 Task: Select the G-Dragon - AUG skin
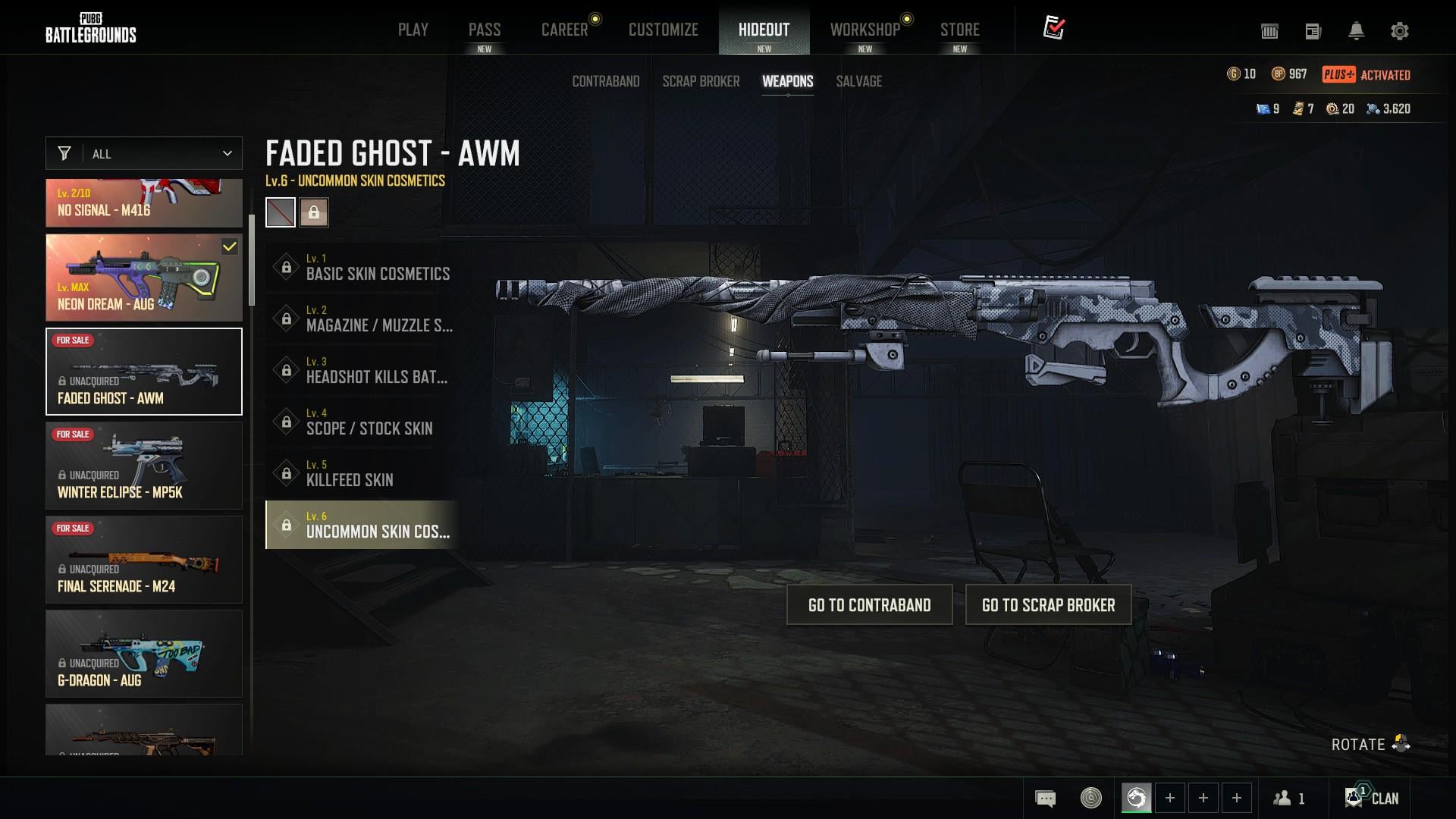(144, 654)
